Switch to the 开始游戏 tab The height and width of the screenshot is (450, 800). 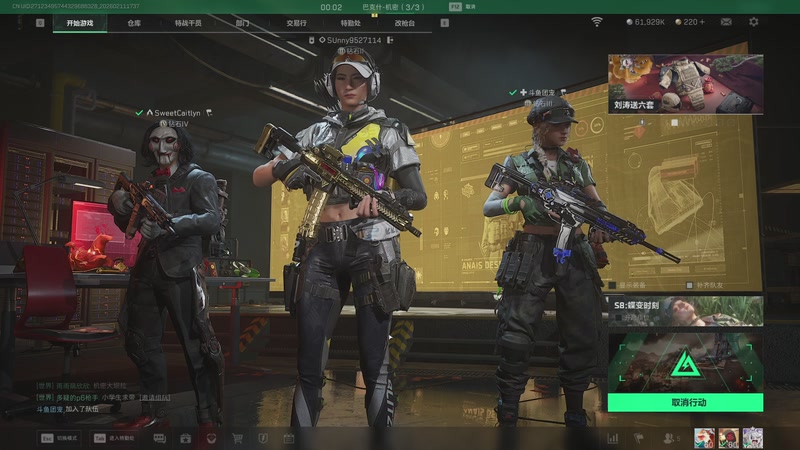click(x=80, y=22)
